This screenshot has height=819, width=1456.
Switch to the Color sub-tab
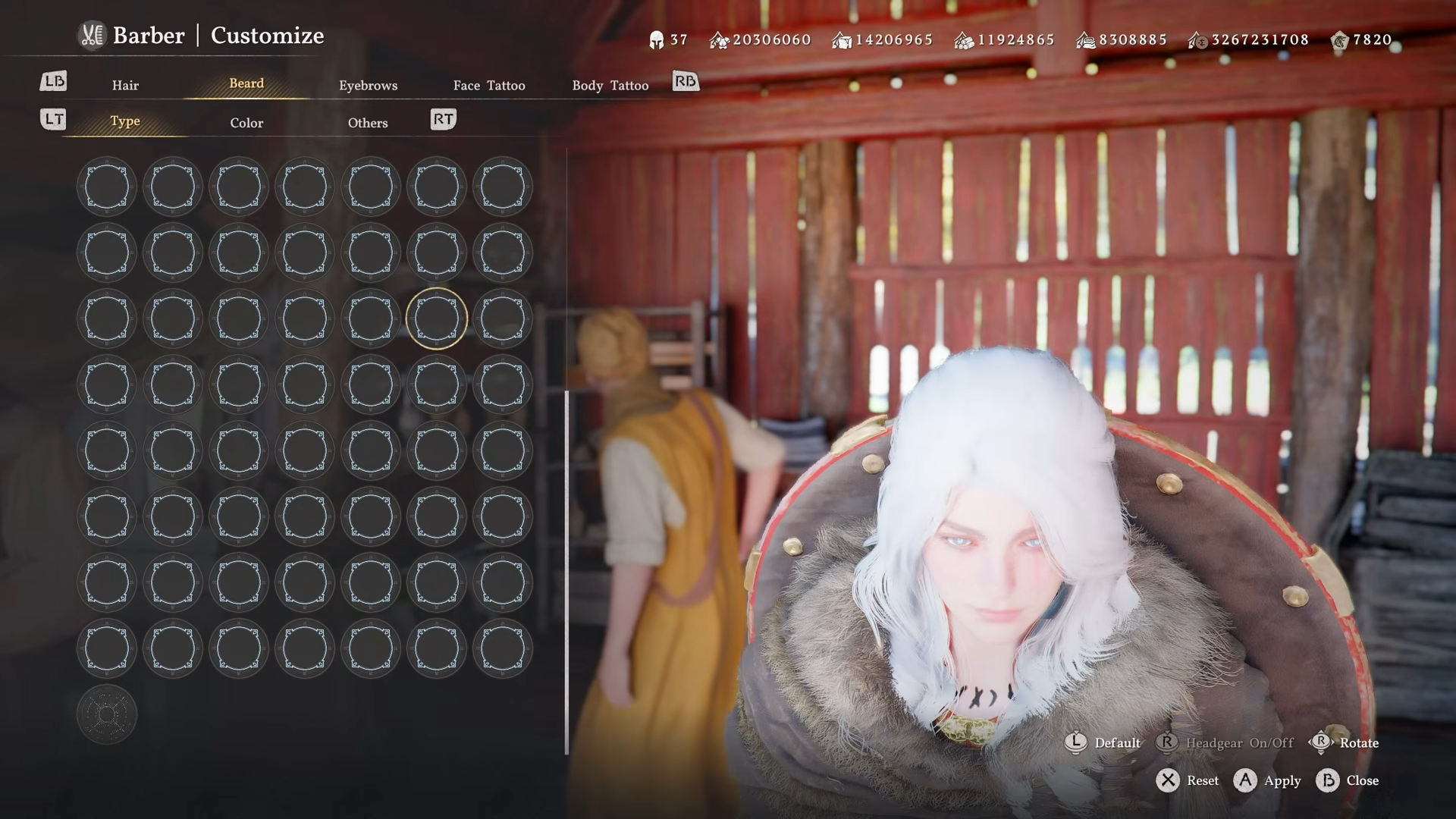click(x=246, y=123)
